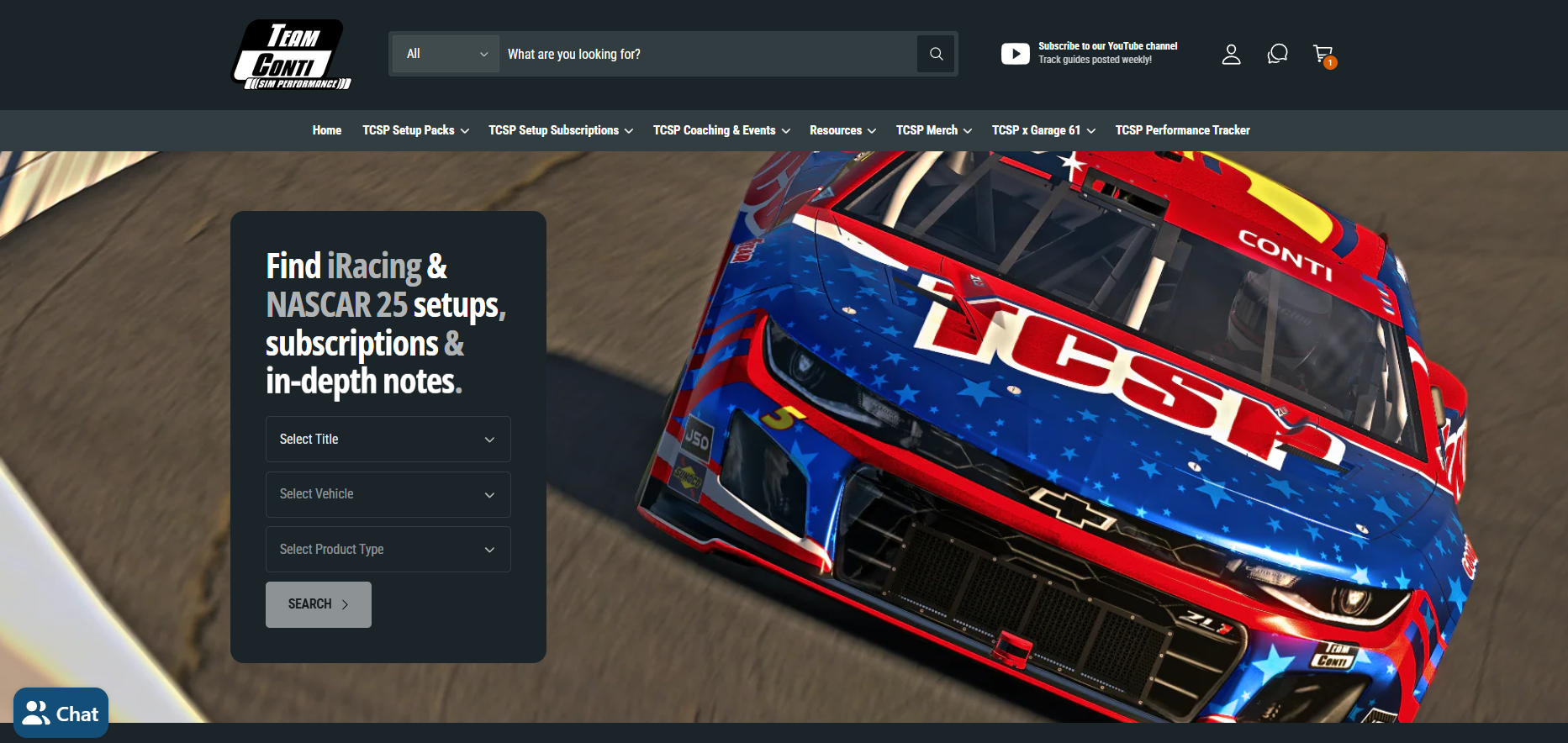1568x743 pixels.
Task: Click the SEARCH button
Action: [x=318, y=604]
